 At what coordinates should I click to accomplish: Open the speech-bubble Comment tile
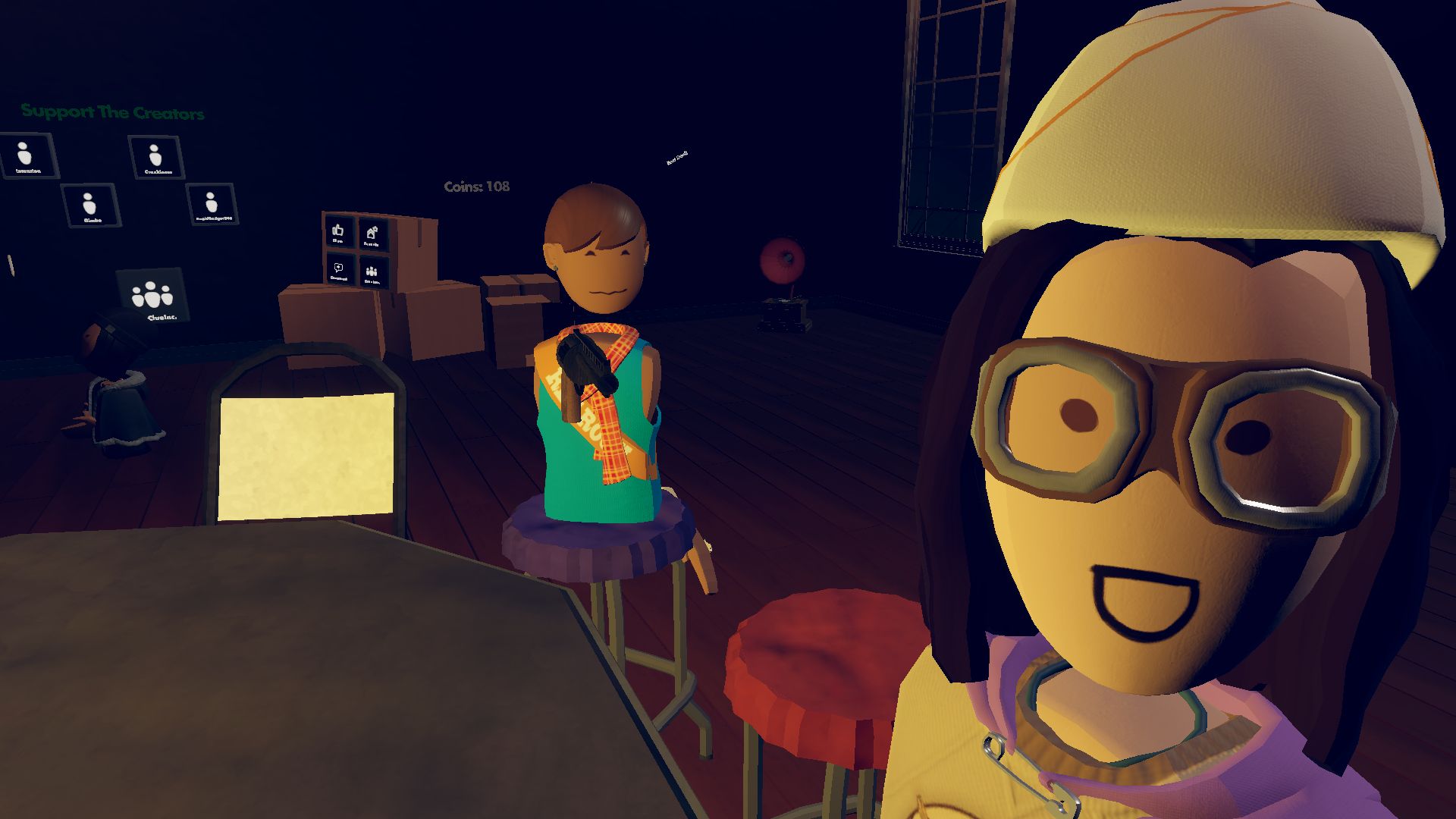(x=339, y=268)
